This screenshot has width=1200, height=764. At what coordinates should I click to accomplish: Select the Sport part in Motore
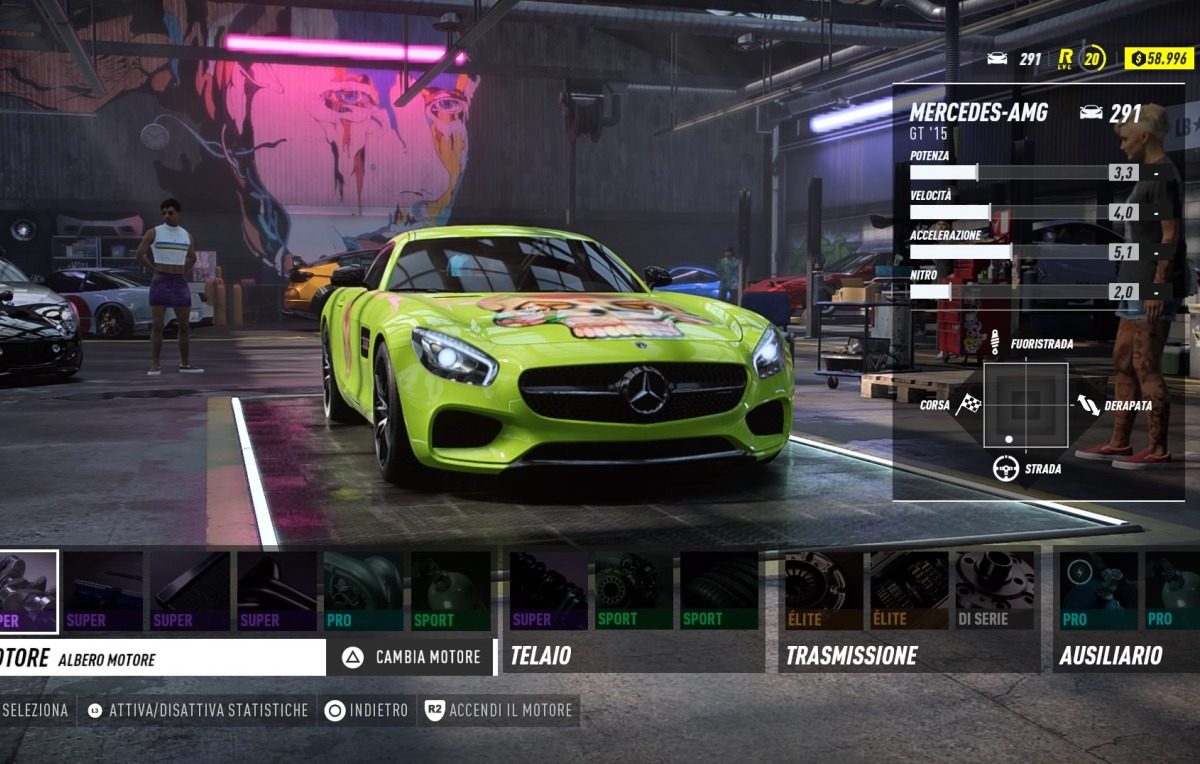click(x=450, y=591)
